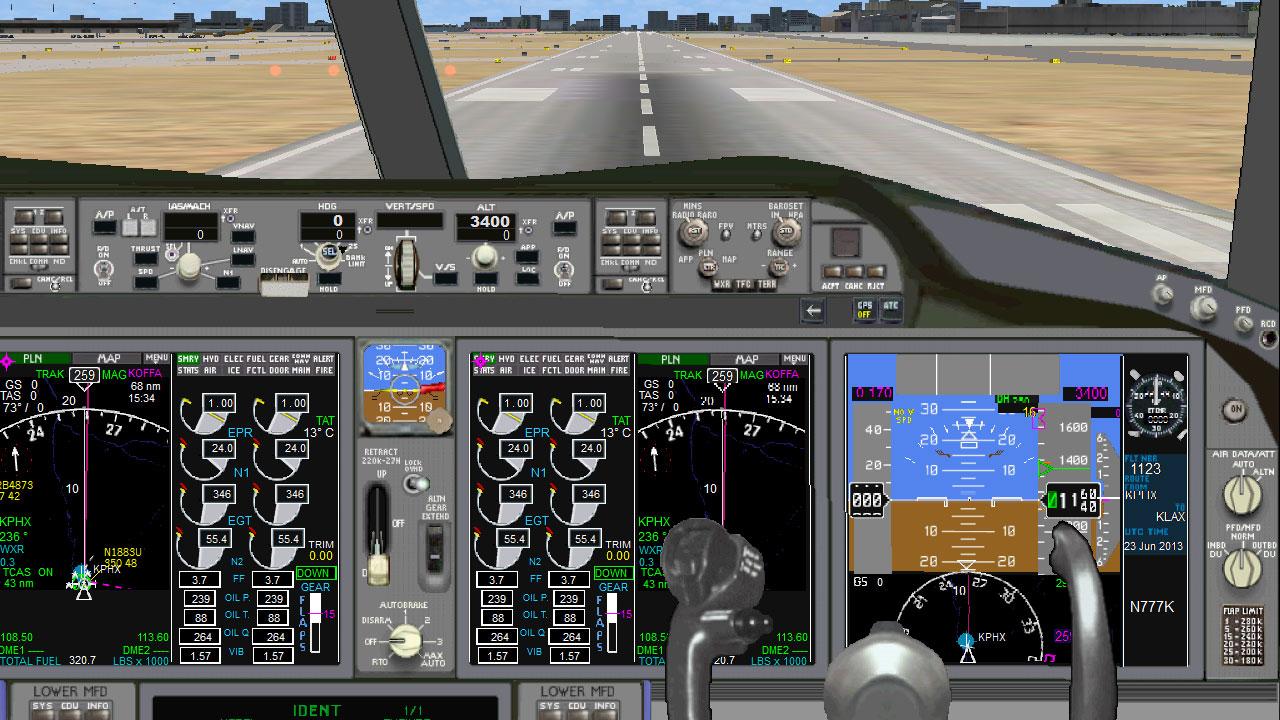The width and height of the screenshot is (1280, 720).
Task: Arm VNAV mode on the autopilot panel
Action: [x=243, y=235]
